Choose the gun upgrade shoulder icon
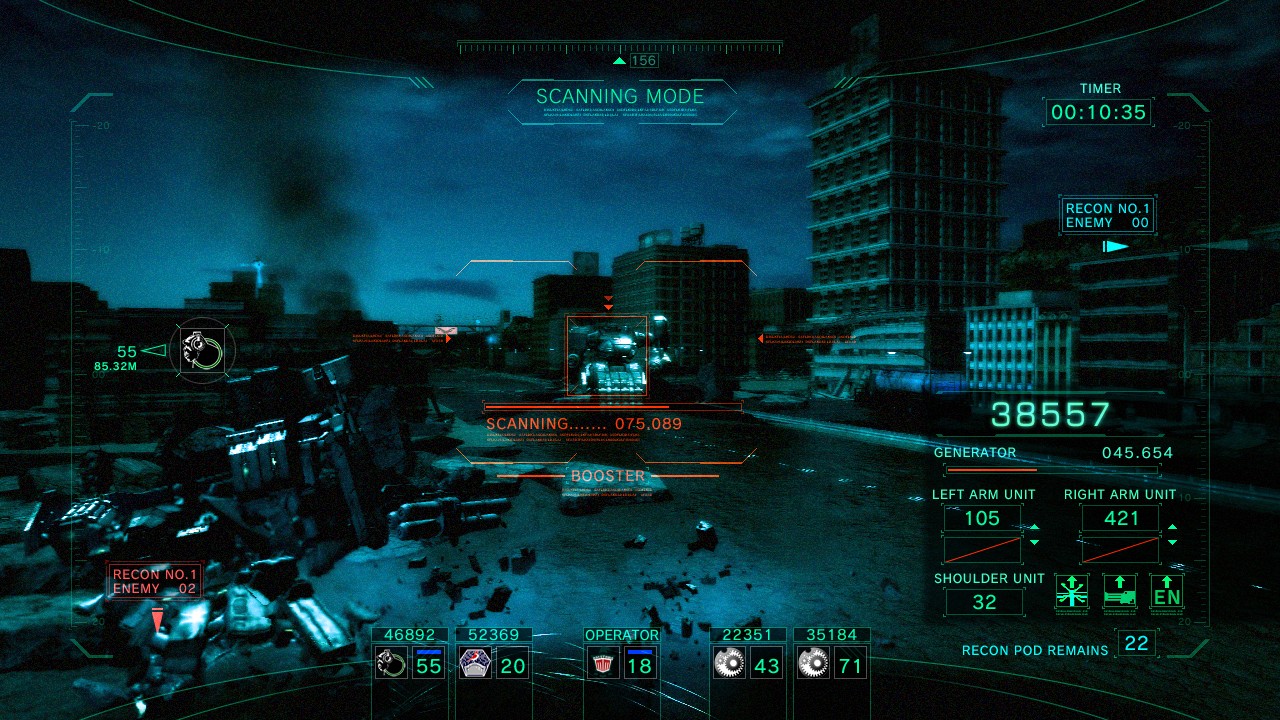The height and width of the screenshot is (720, 1280). click(1120, 591)
